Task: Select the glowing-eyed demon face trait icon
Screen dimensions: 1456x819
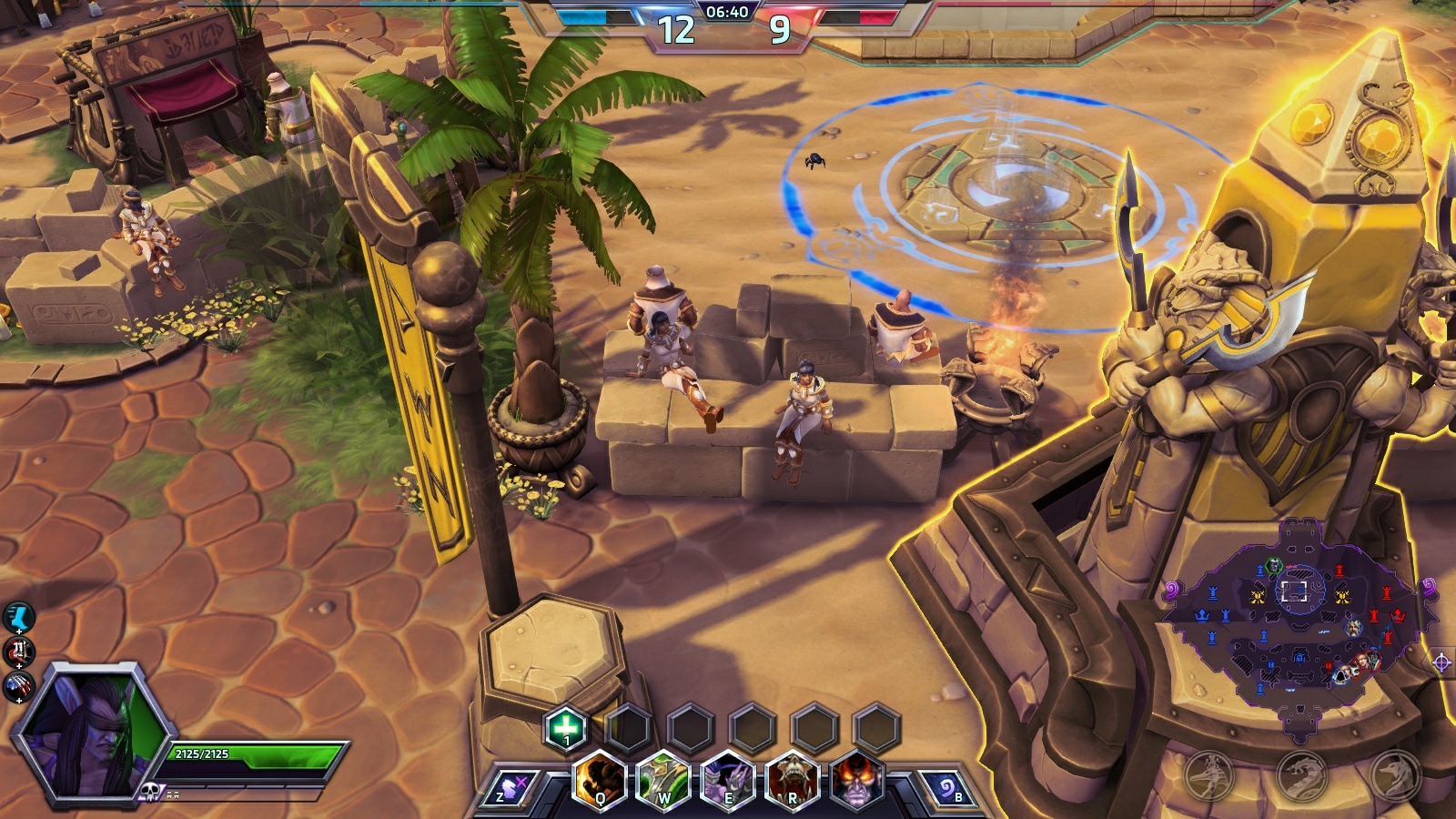Action: click(x=855, y=782)
